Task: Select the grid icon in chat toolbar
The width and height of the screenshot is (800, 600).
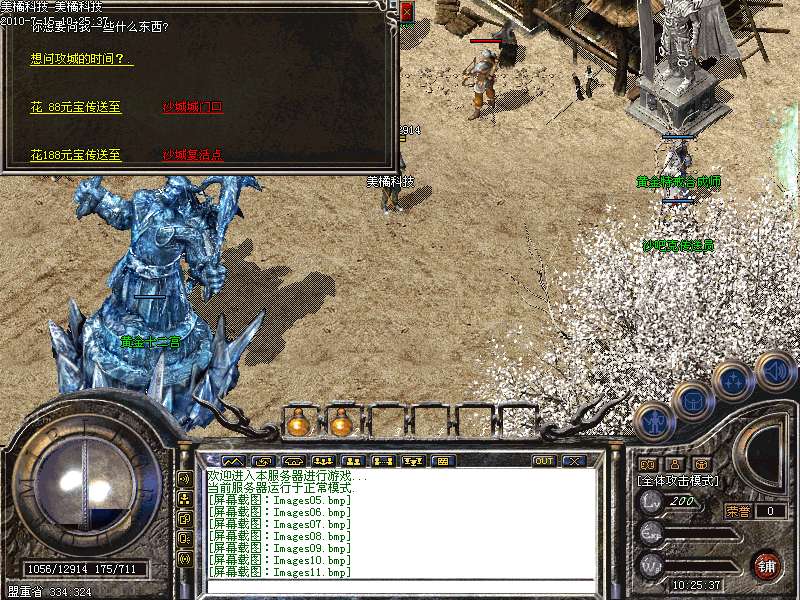Action: [441, 461]
